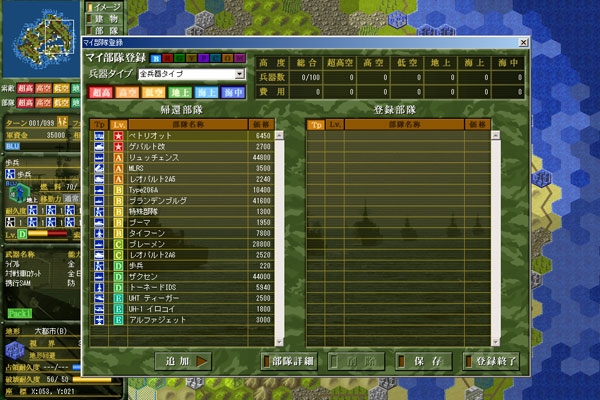Toggle the 地上 filter button
The width and height of the screenshot is (600, 400).
point(185,92)
